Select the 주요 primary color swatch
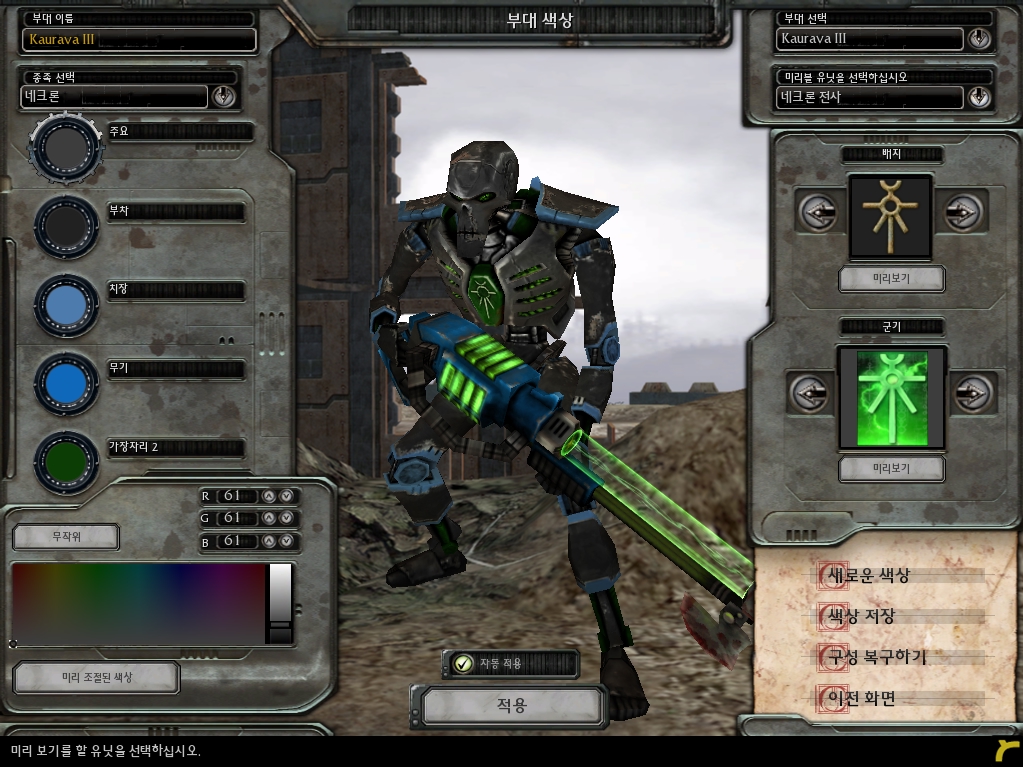1023x767 pixels. tap(66, 148)
